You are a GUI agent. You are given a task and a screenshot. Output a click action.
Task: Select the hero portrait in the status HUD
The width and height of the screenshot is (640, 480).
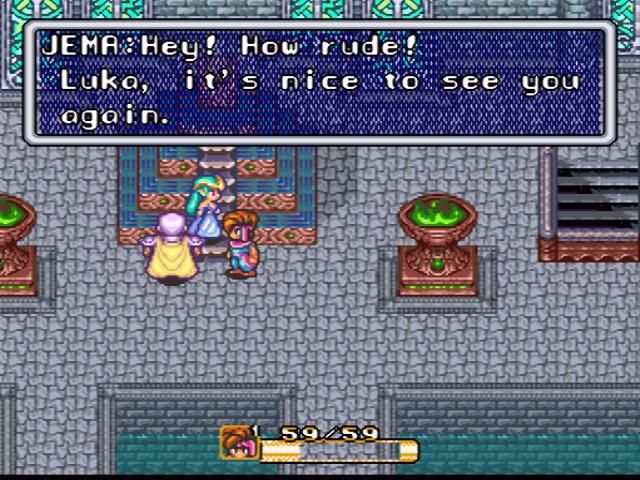[237, 443]
